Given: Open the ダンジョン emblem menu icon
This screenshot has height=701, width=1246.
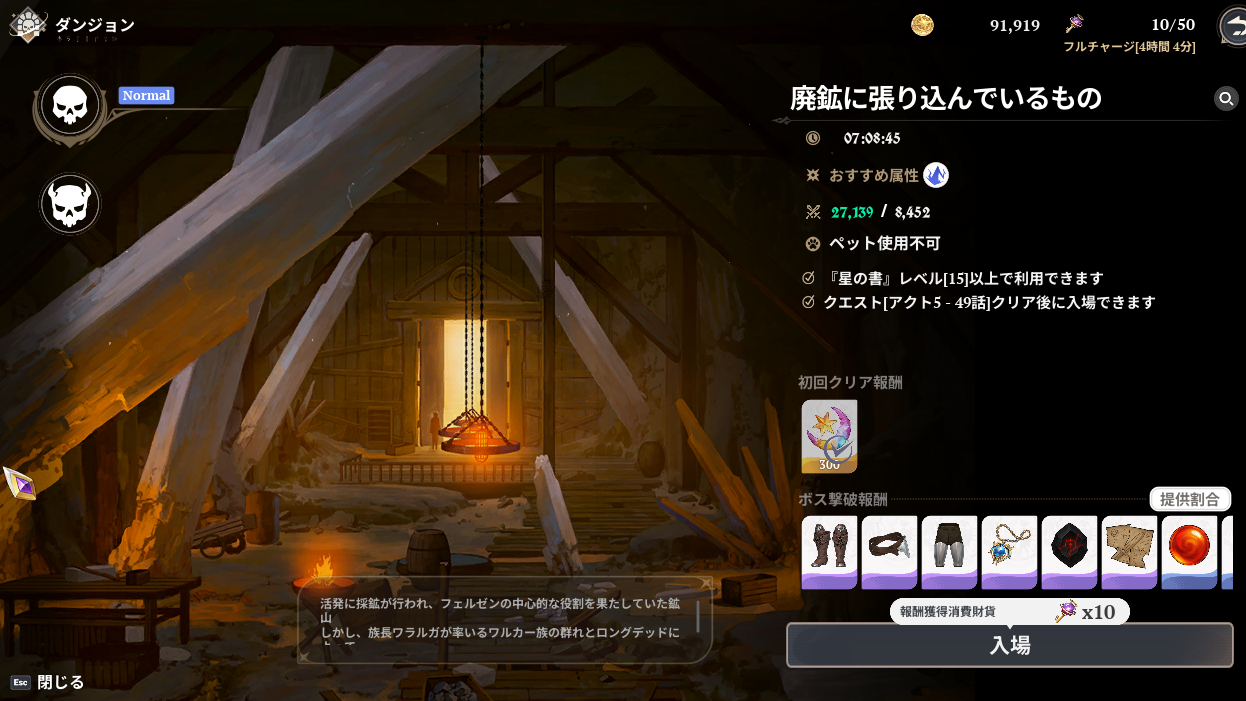Looking at the screenshot, I should [x=27, y=25].
